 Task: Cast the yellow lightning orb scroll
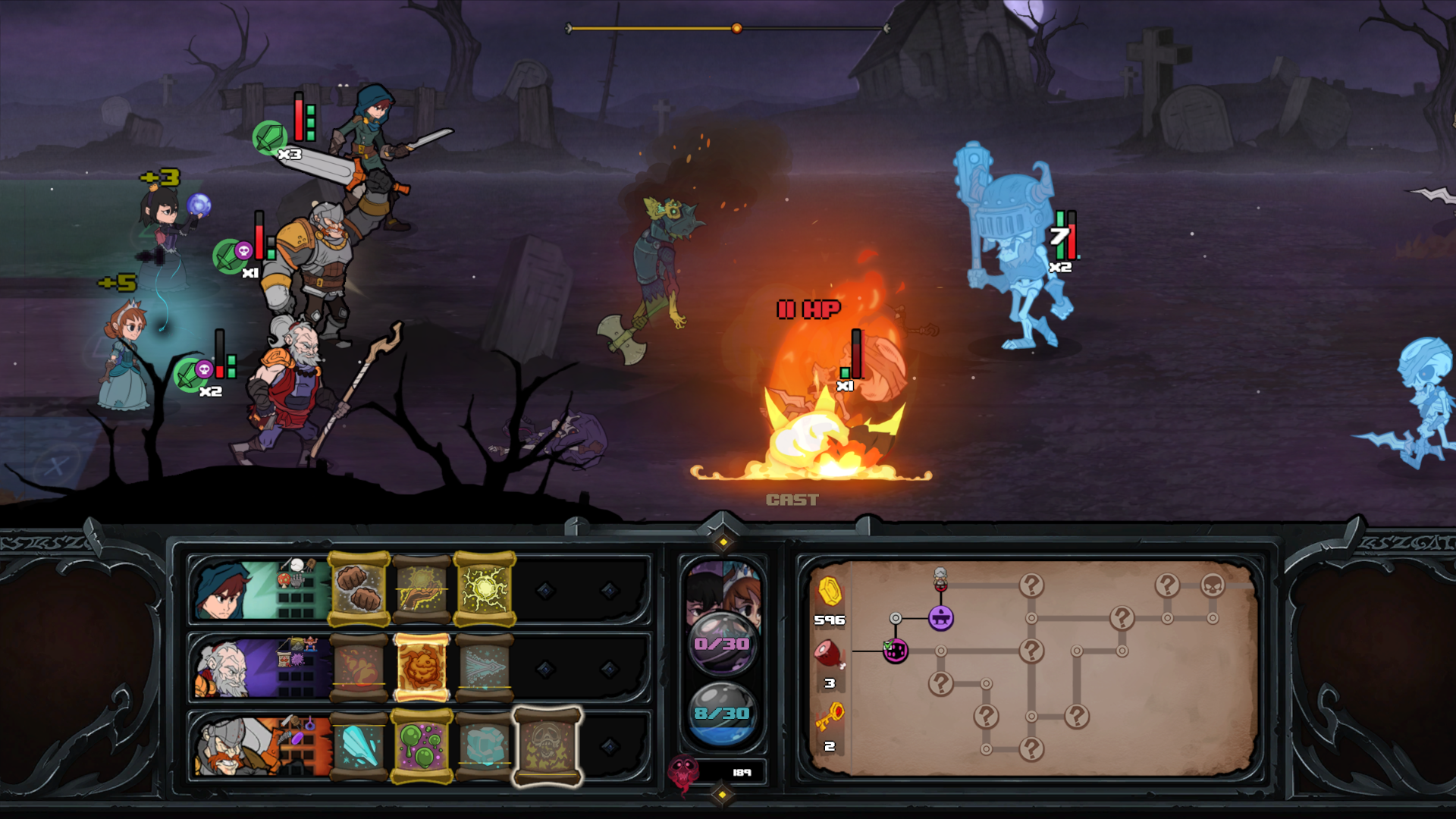coord(485,589)
